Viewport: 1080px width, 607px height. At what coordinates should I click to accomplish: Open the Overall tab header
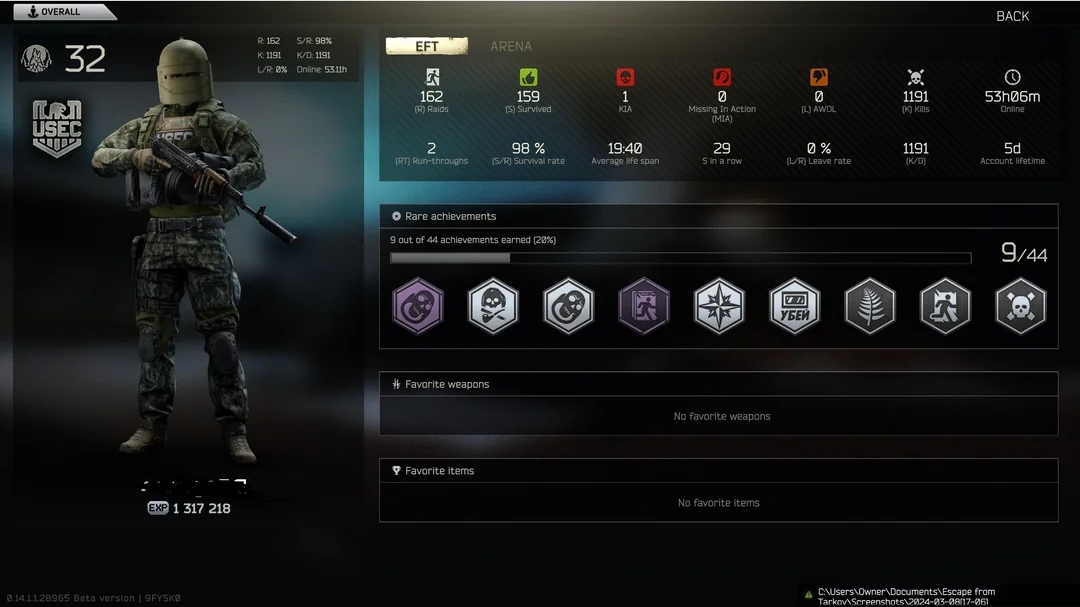60,12
